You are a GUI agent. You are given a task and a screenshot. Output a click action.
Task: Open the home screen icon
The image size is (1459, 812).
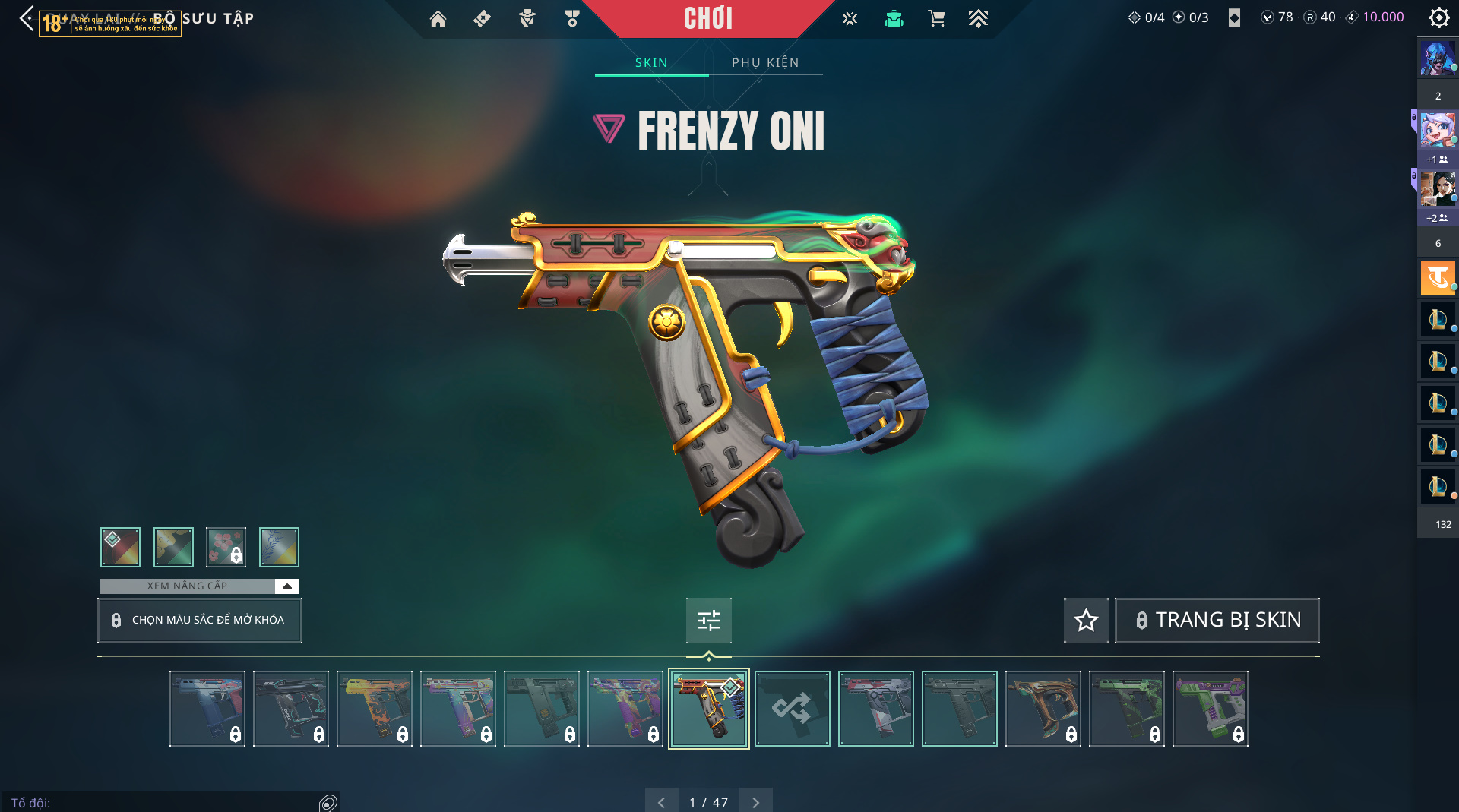click(438, 19)
